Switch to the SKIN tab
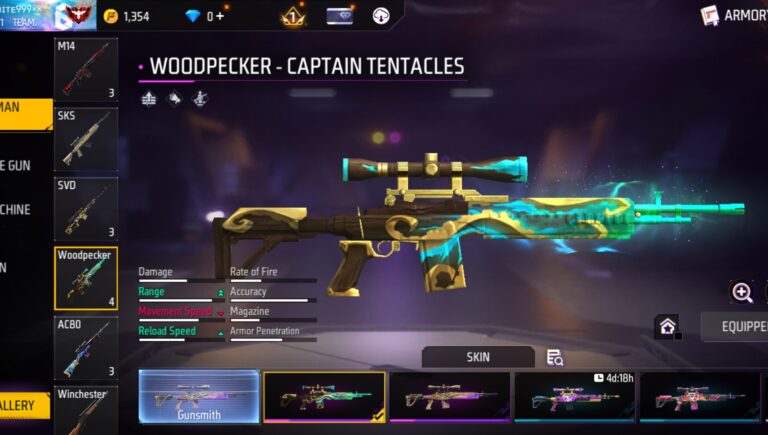Image resolution: width=768 pixels, height=435 pixels. coord(478,357)
